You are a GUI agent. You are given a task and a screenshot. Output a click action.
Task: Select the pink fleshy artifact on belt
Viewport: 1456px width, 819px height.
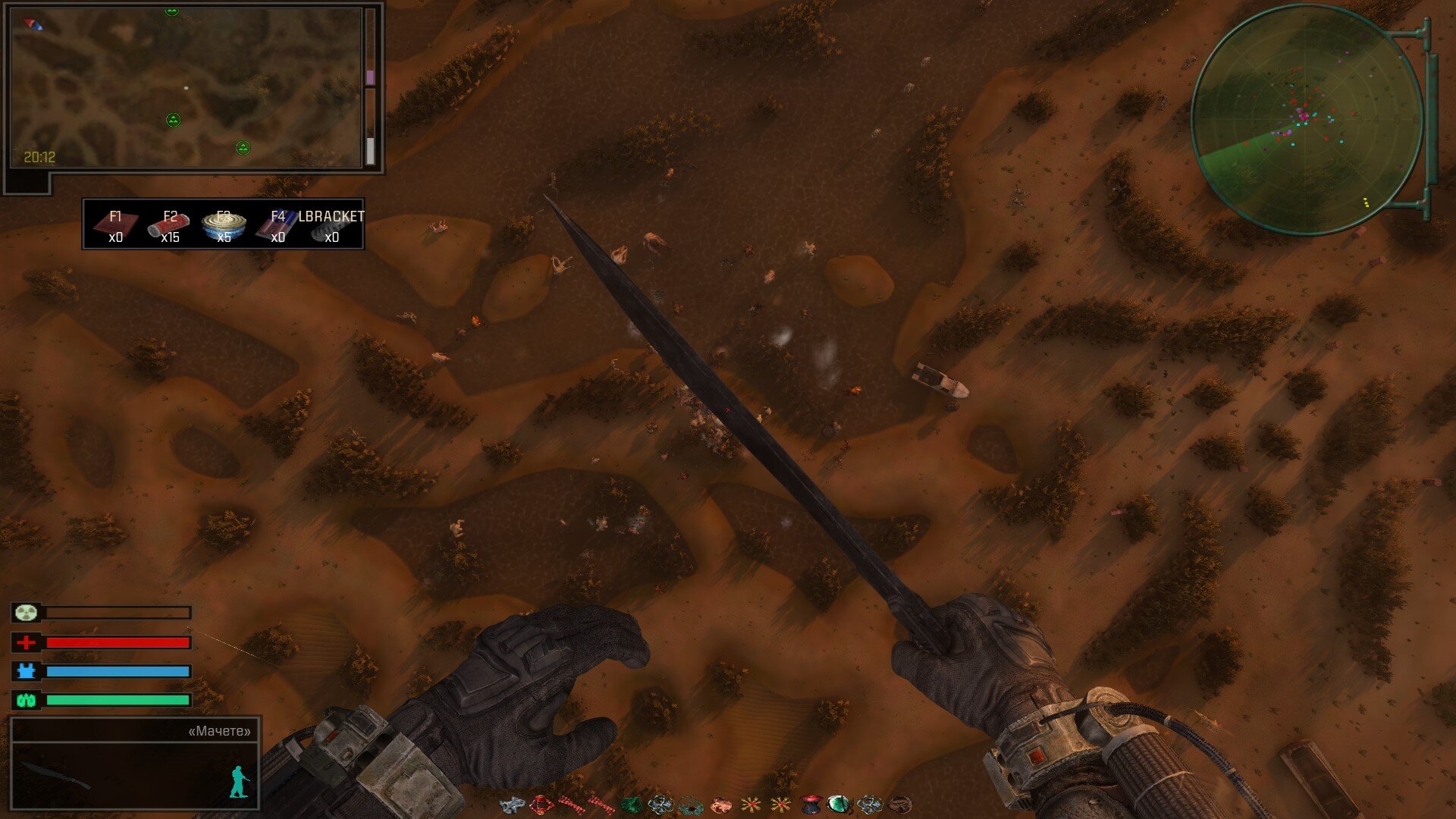coord(720,804)
